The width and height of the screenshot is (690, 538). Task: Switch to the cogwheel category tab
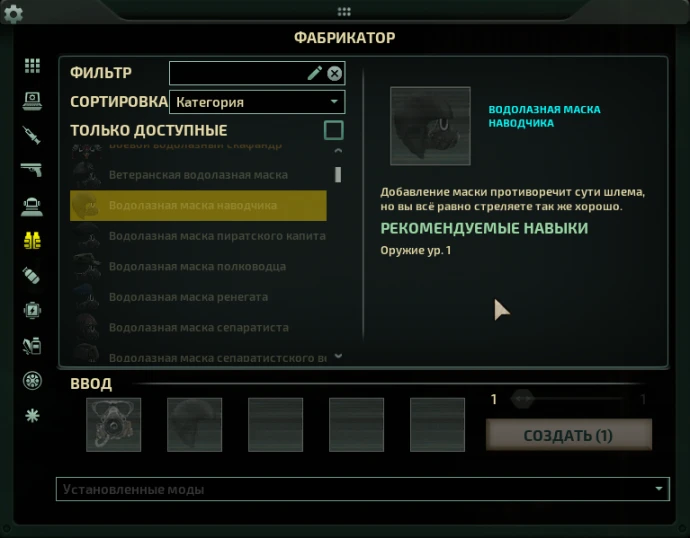32,380
